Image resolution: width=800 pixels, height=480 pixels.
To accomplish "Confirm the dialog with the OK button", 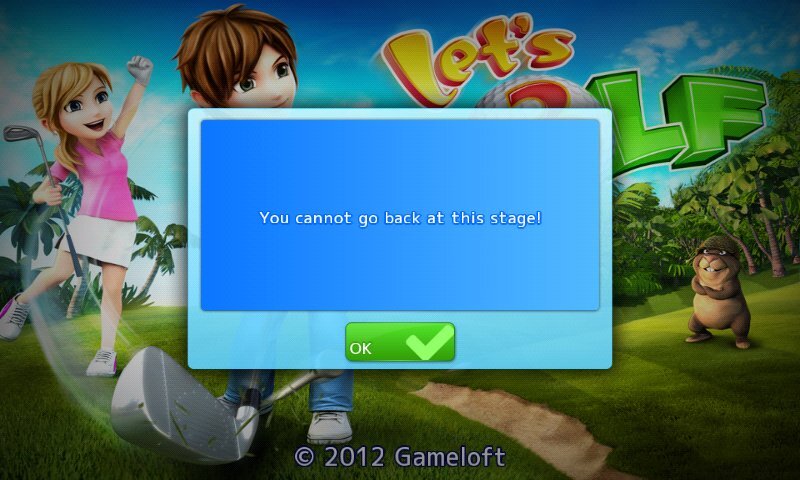I will tap(400, 342).
